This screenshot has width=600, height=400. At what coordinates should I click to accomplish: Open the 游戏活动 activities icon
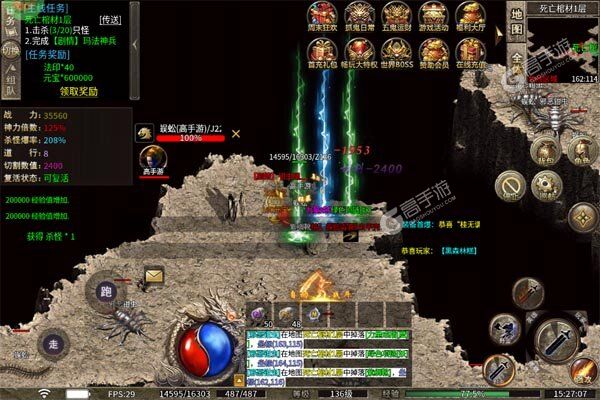tap(433, 14)
